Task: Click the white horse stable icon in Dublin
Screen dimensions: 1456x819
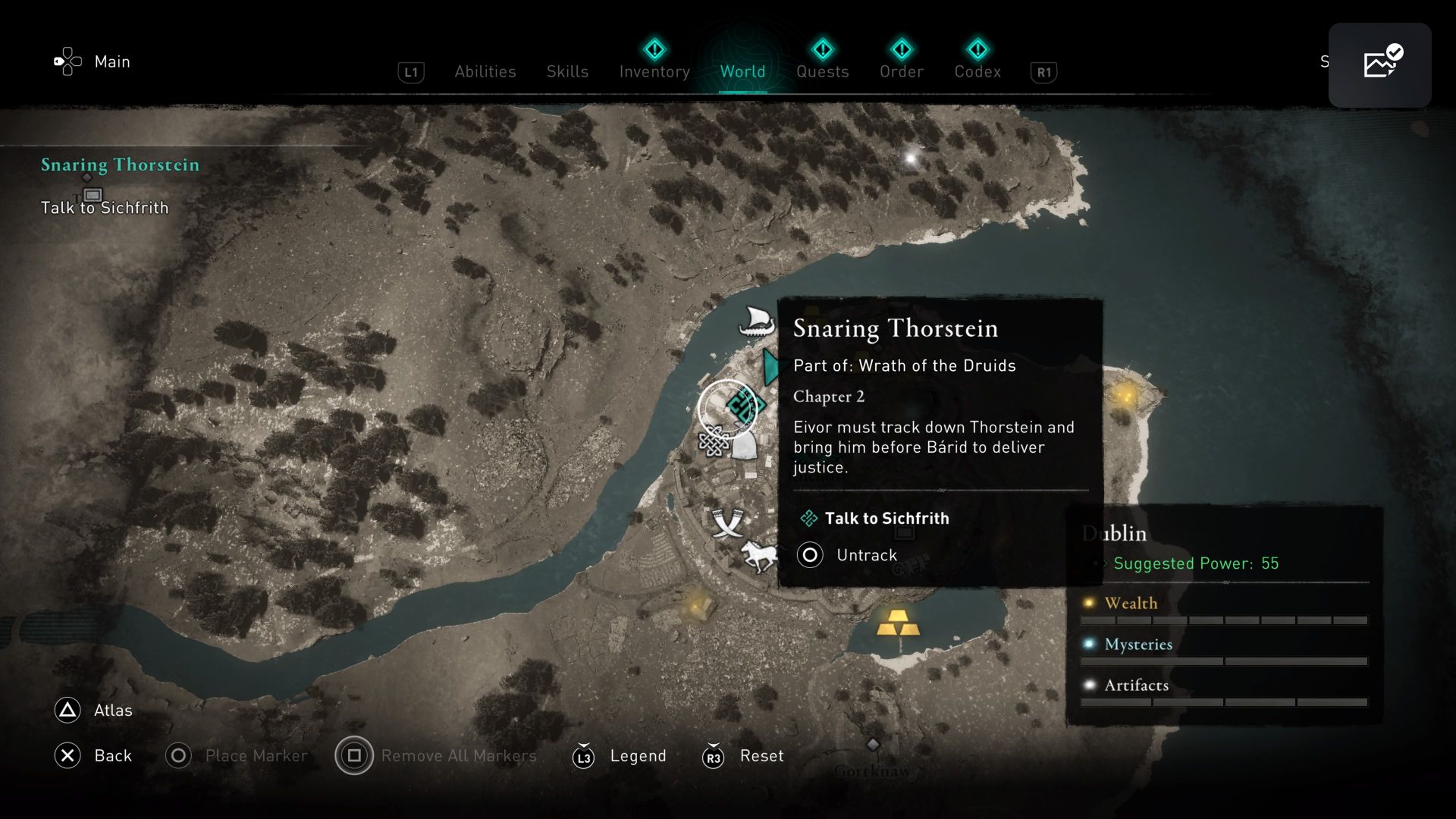Action: point(761,556)
